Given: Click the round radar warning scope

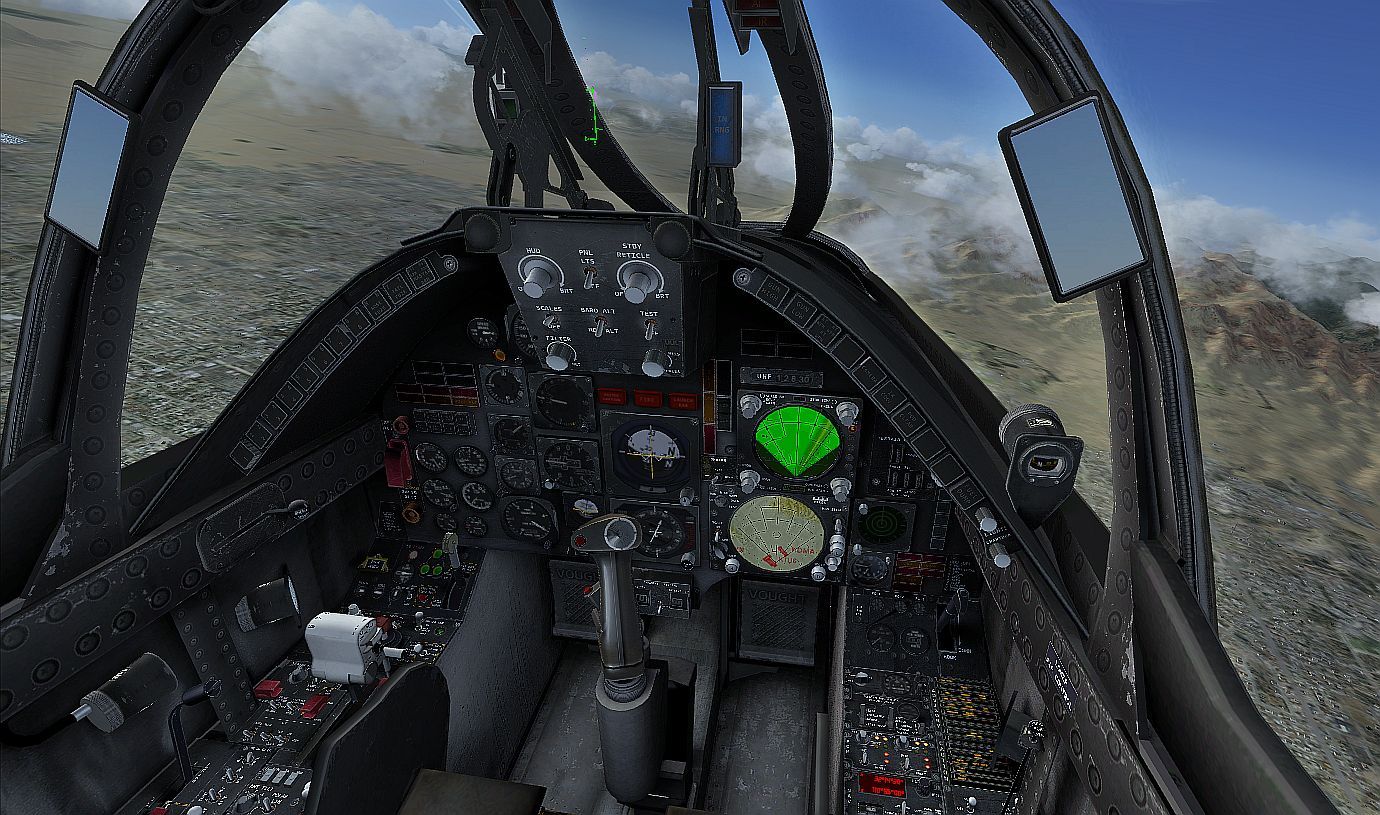Looking at the screenshot, I should [x=884, y=523].
